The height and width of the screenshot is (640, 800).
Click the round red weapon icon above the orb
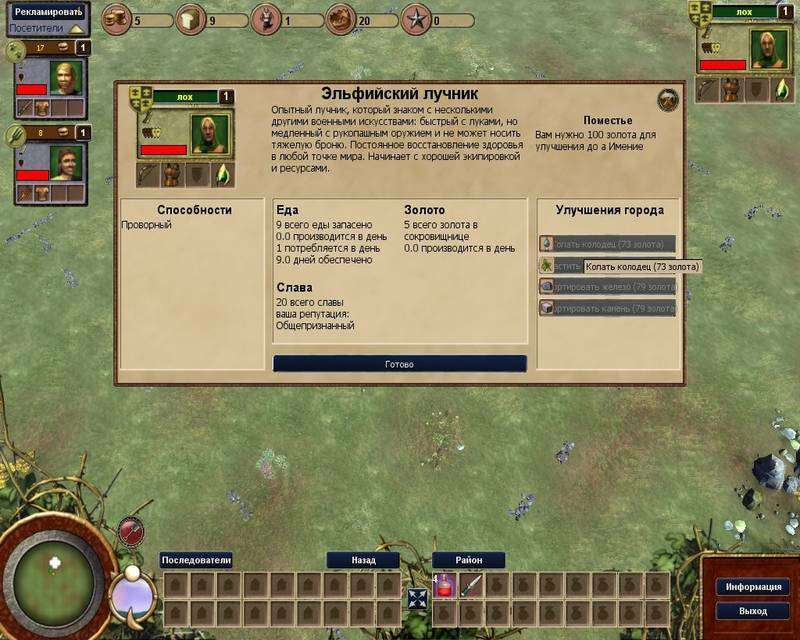pos(132,530)
